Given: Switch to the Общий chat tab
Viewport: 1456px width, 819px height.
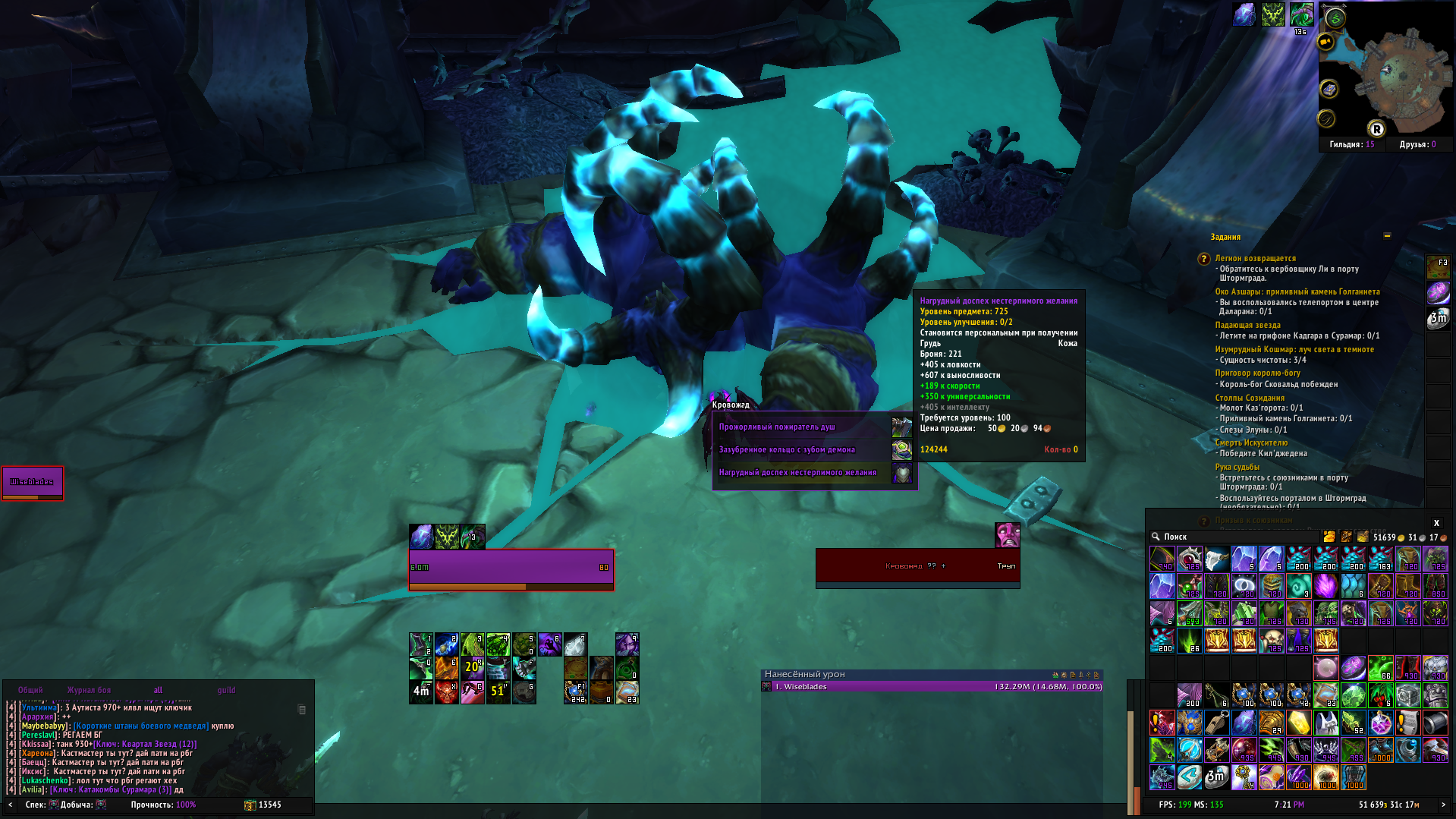Looking at the screenshot, I should pyautogui.click(x=30, y=690).
